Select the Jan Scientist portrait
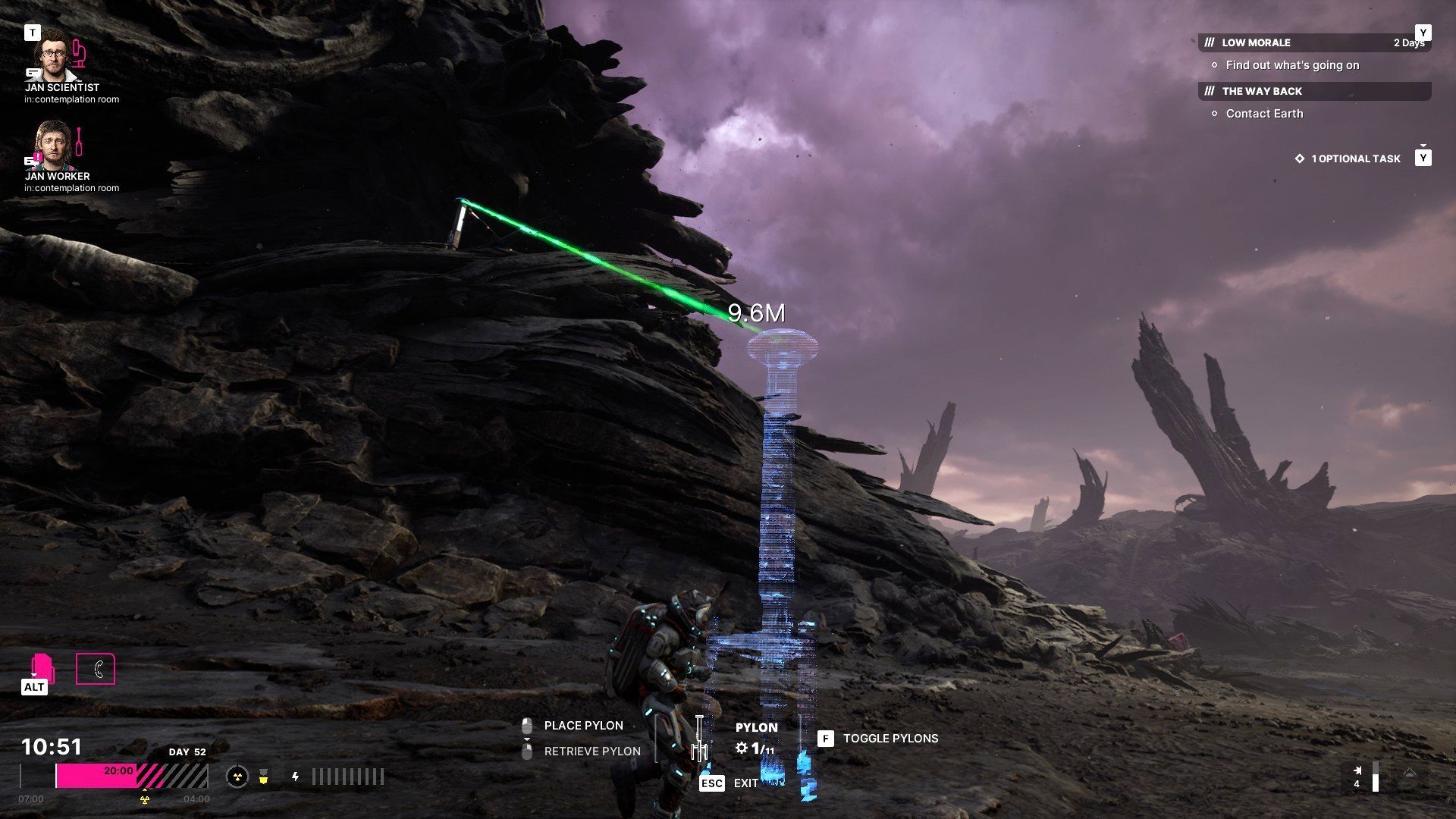The image size is (1456, 819). pos(55,55)
